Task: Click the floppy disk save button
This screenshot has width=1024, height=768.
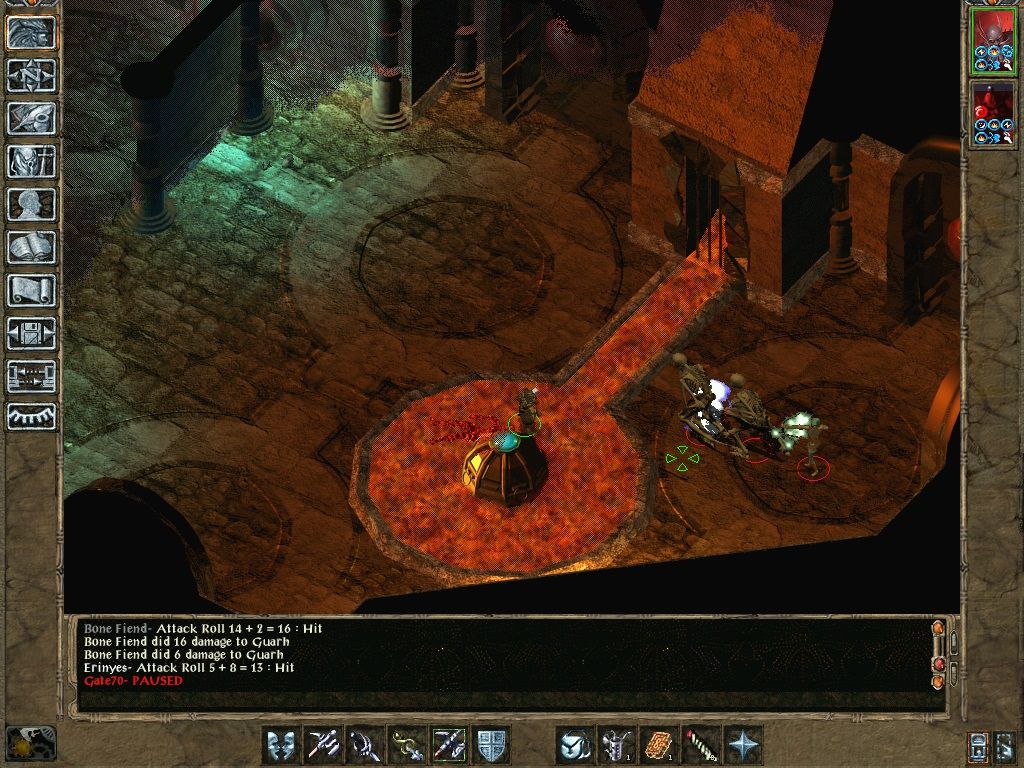Action: pyautogui.click(x=32, y=333)
